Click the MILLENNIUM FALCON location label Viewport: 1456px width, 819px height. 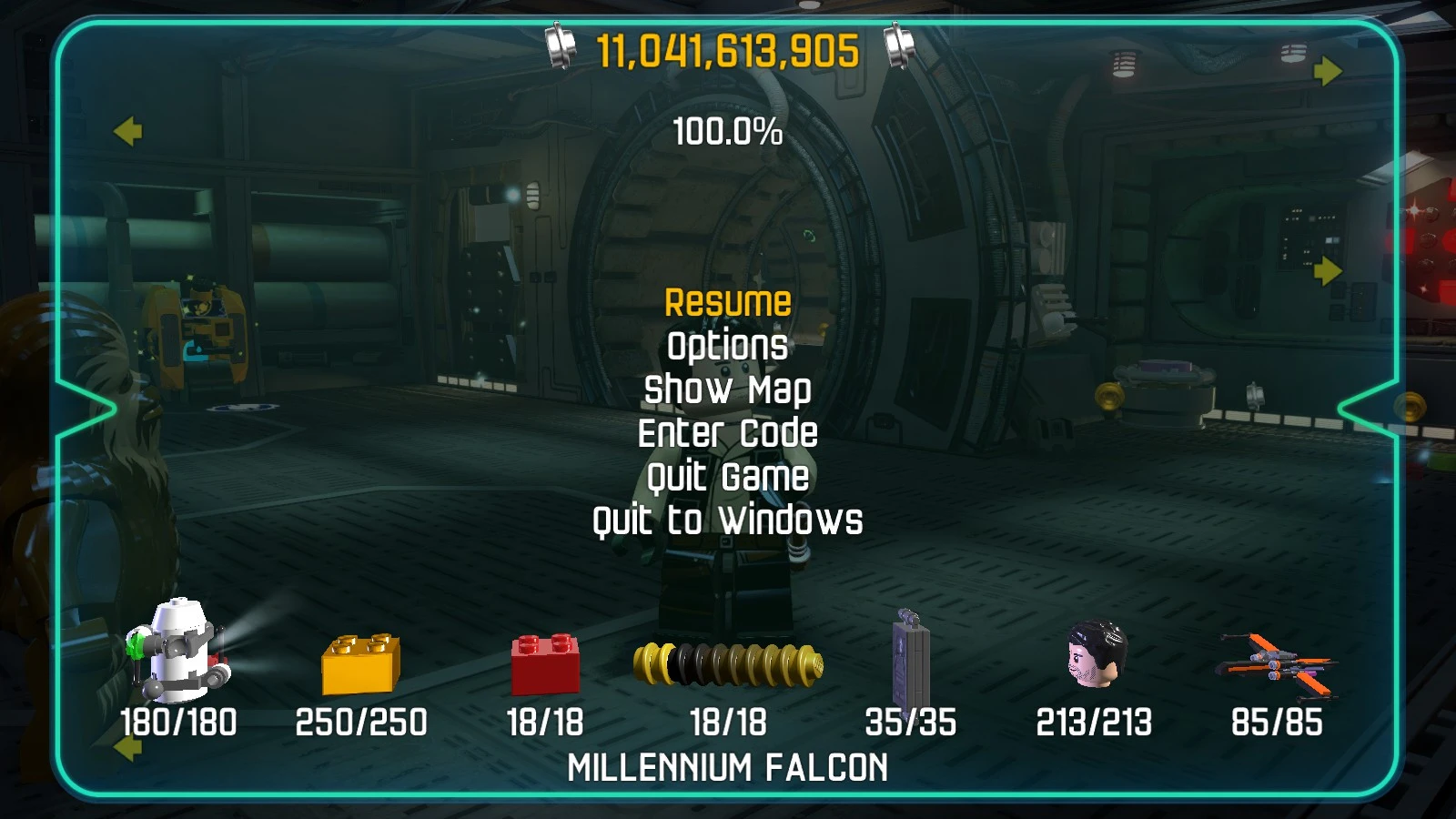point(727,769)
